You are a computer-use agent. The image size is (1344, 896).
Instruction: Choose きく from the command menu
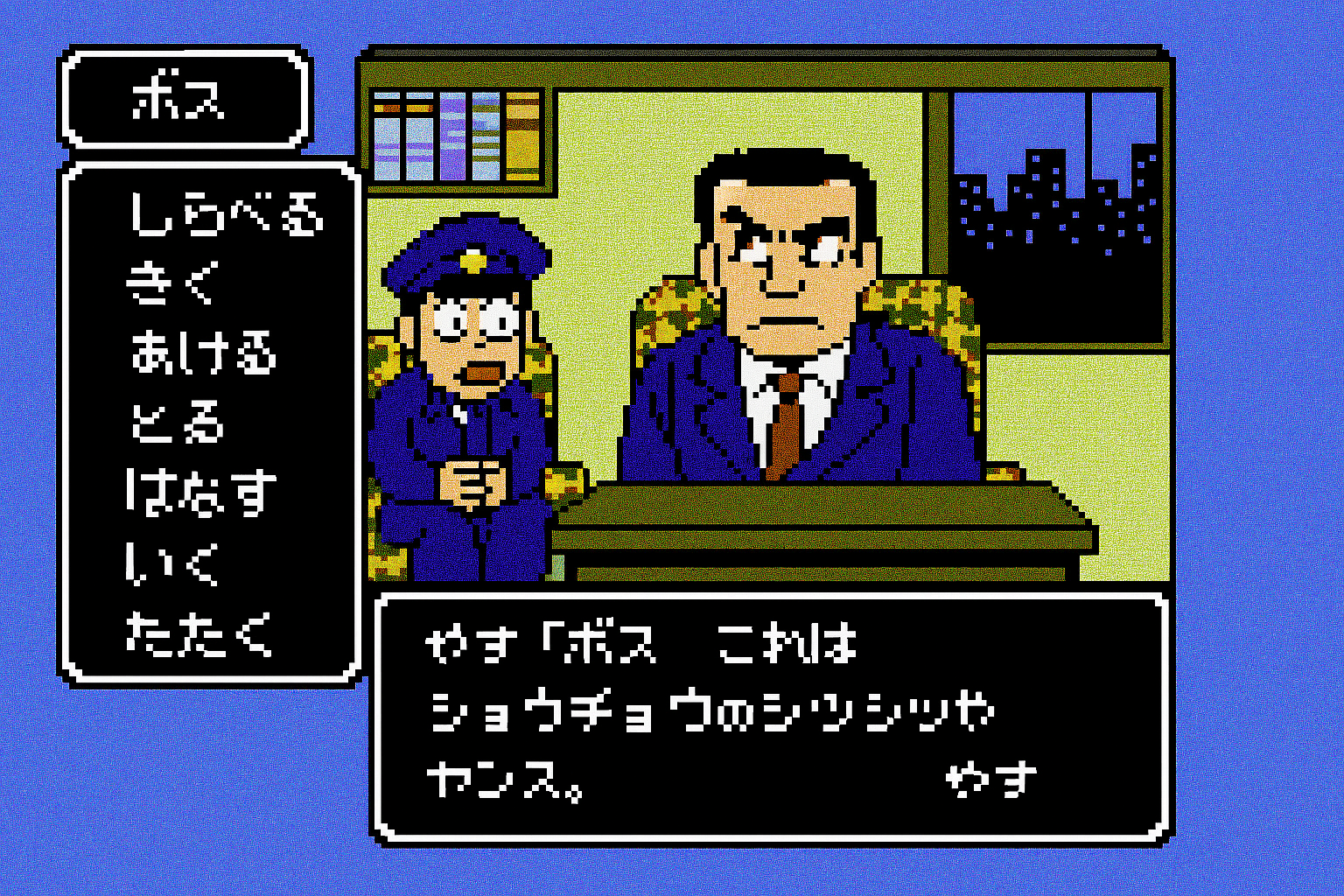click(171, 283)
